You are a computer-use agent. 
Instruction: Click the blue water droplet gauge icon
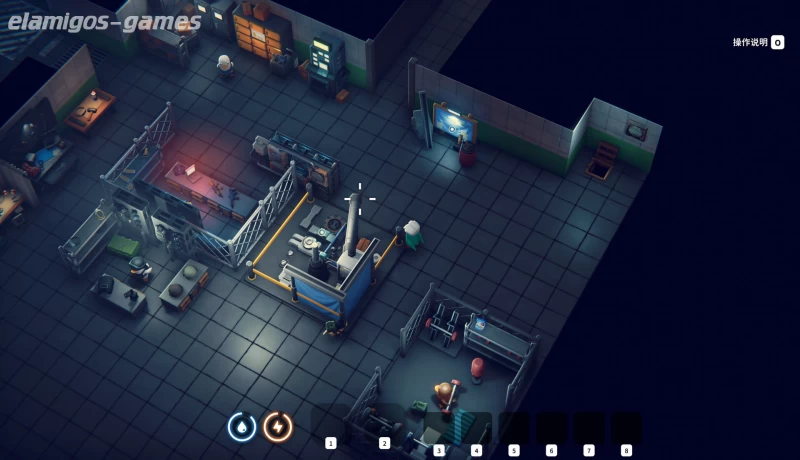242,427
